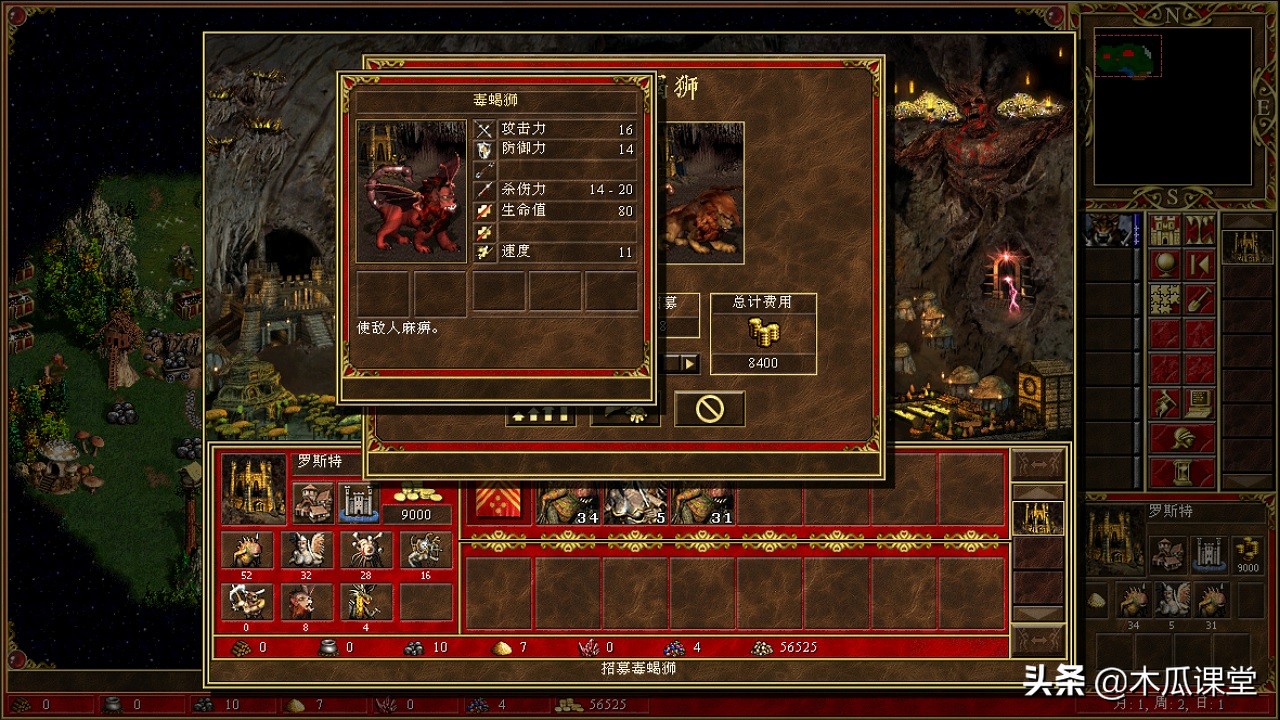
Task: Choose the beholder icon with 28 available
Action: tap(366, 550)
